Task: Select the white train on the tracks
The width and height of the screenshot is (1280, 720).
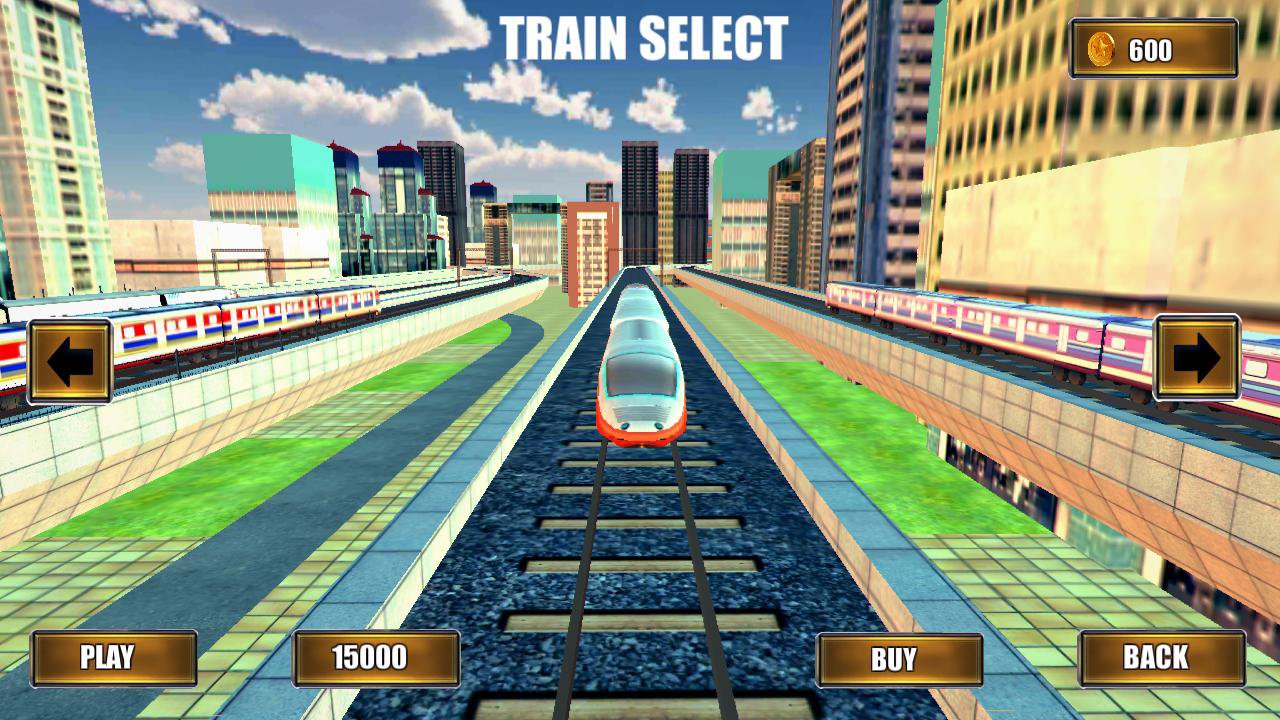Action: click(x=635, y=380)
